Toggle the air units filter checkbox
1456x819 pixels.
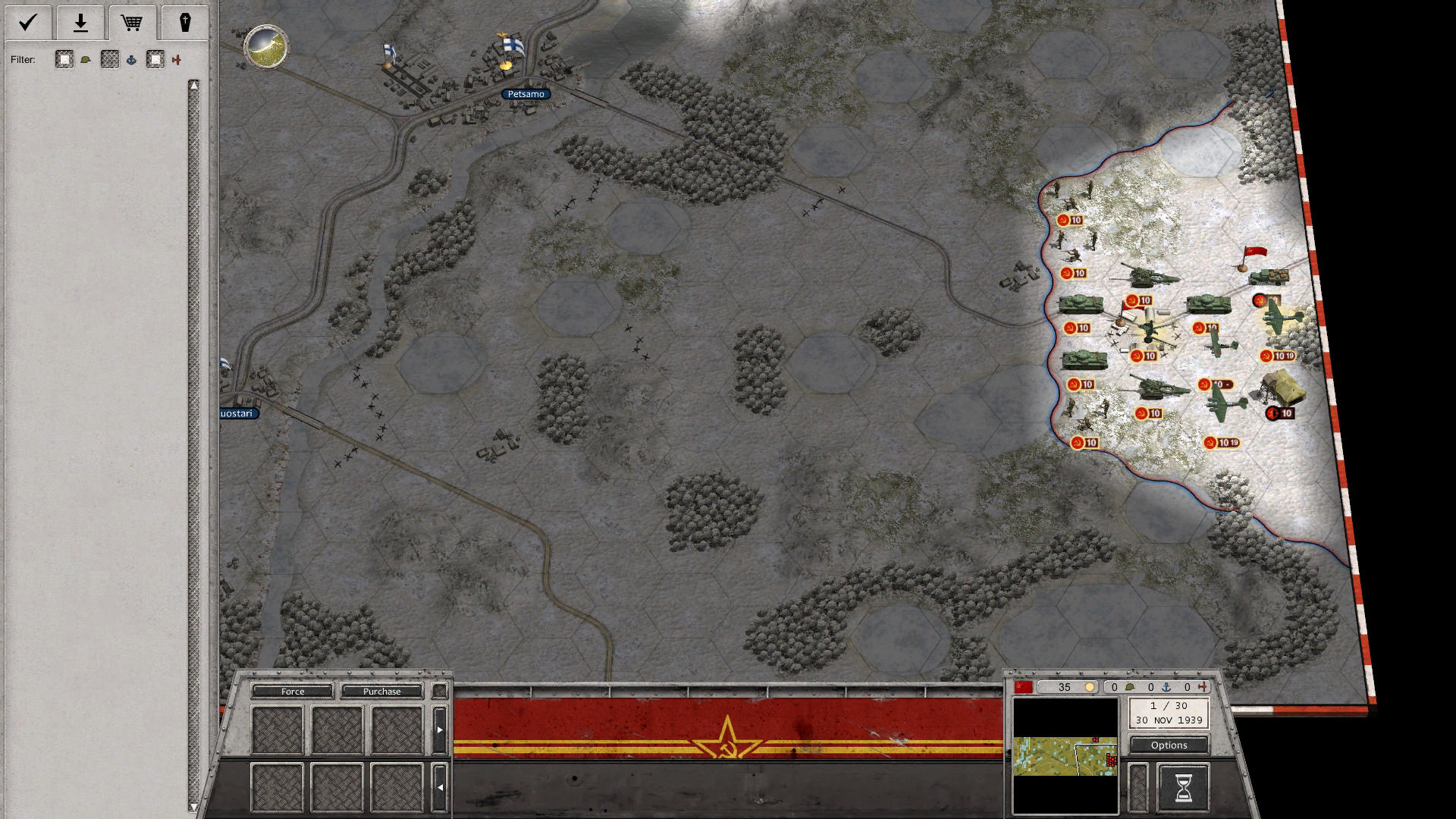pyautogui.click(x=155, y=59)
